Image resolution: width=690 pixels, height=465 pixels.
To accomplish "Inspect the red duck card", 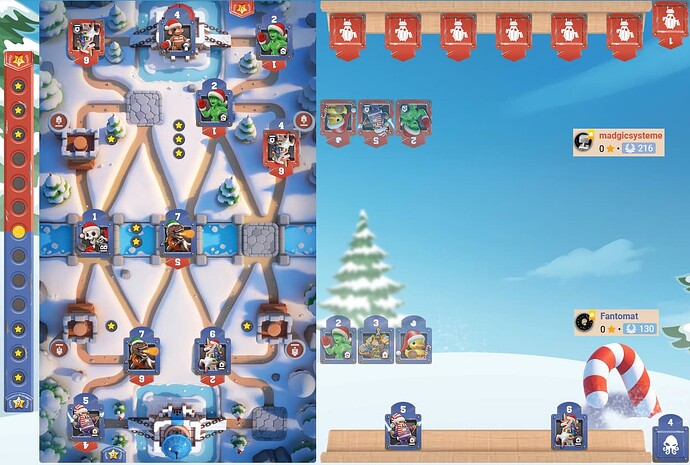I will [338, 122].
